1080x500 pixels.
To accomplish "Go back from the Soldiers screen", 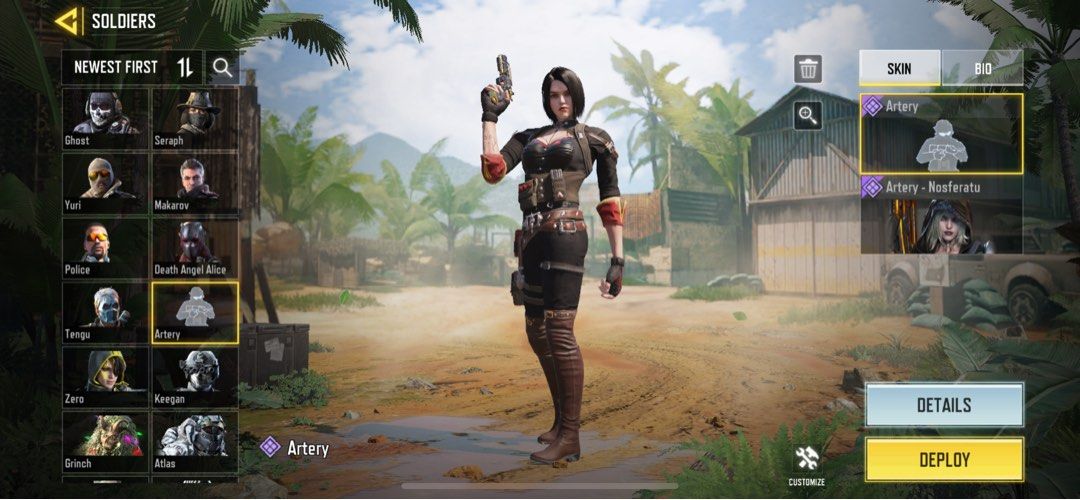I will 68,20.
